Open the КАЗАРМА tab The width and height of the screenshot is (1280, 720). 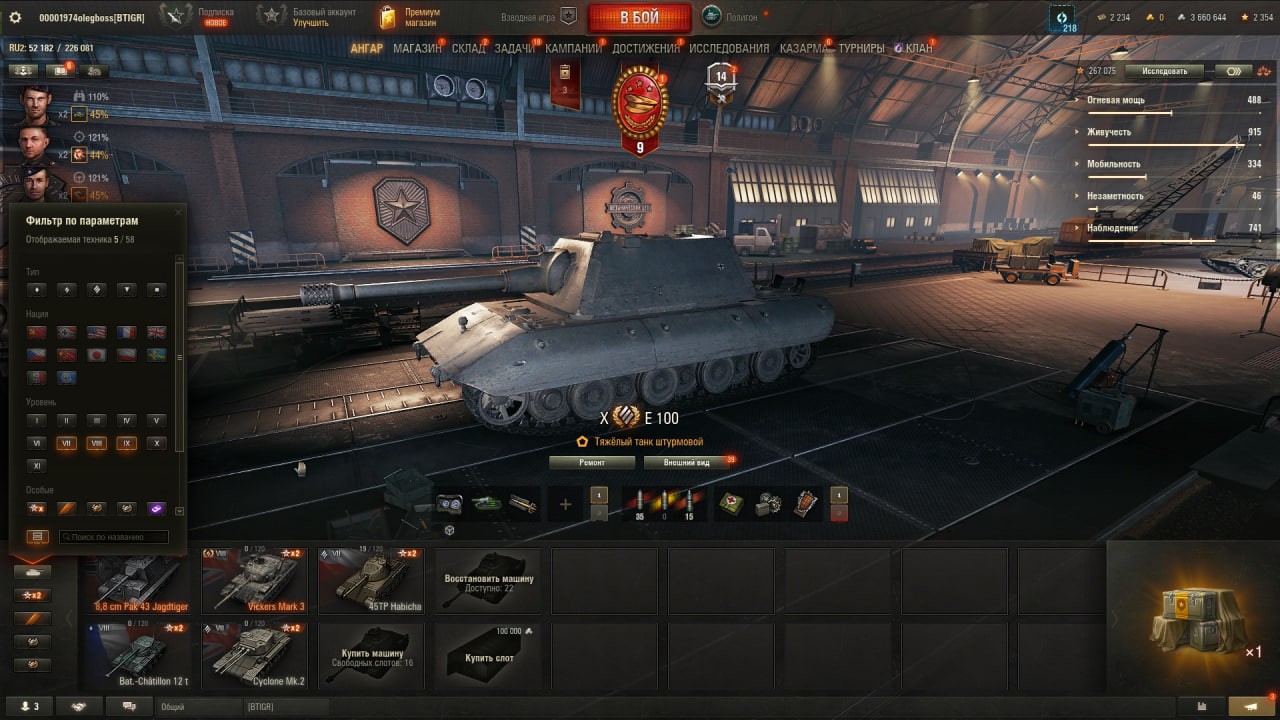tap(803, 48)
